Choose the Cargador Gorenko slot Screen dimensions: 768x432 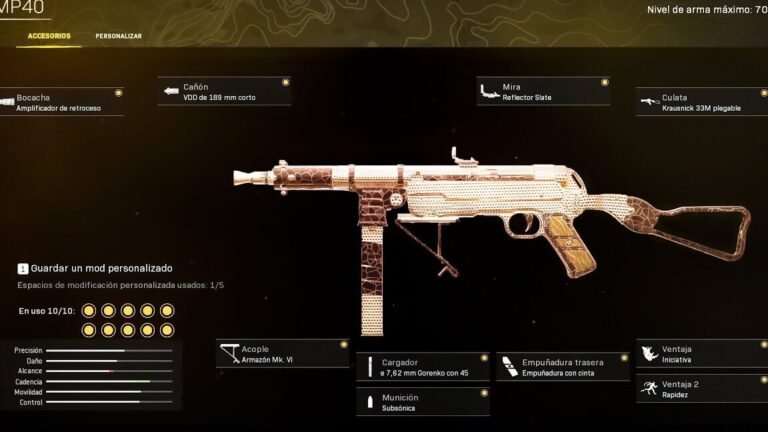point(423,367)
